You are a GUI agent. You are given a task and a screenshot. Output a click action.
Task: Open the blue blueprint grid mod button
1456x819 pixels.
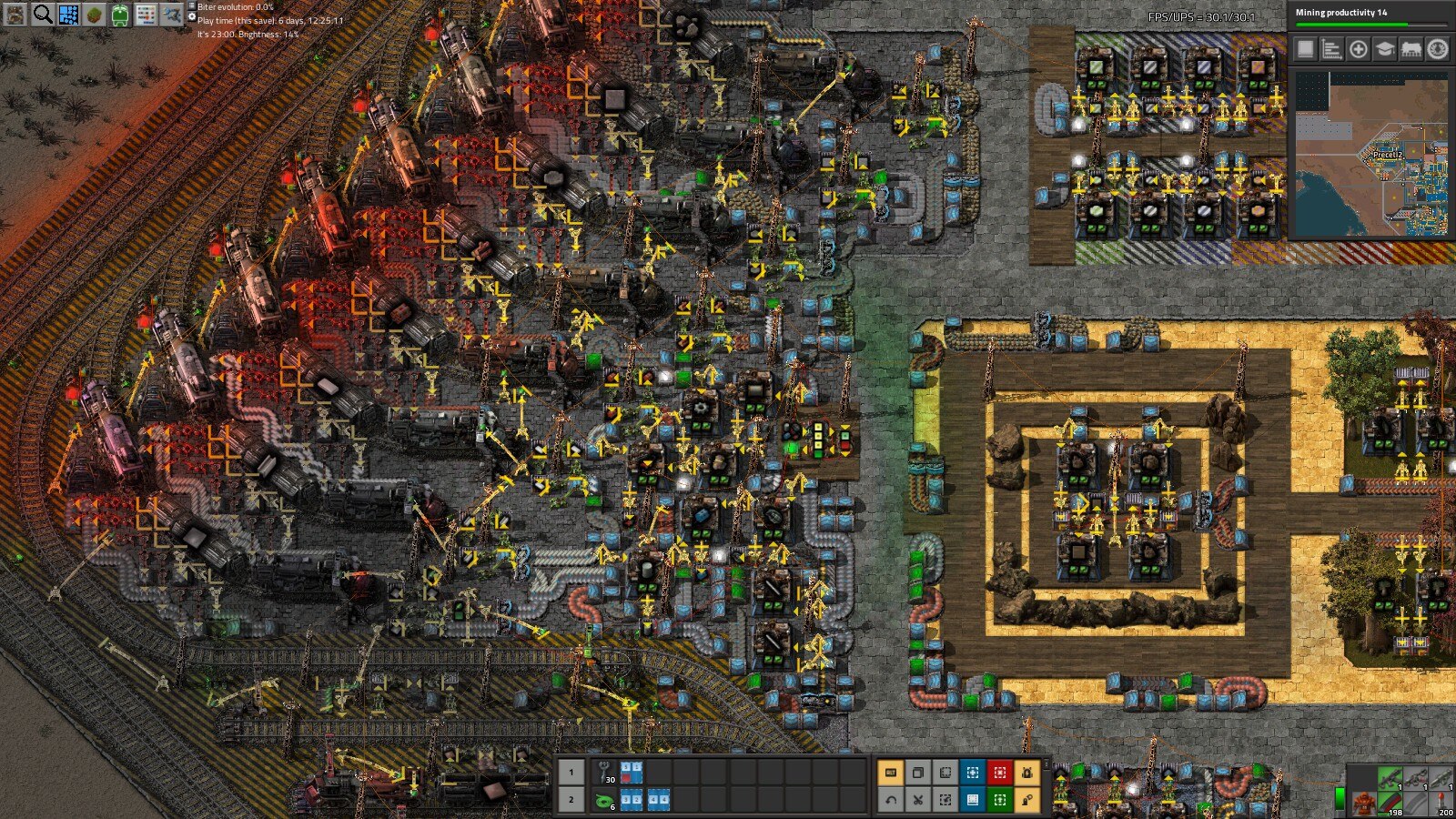[x=68, y=14]
